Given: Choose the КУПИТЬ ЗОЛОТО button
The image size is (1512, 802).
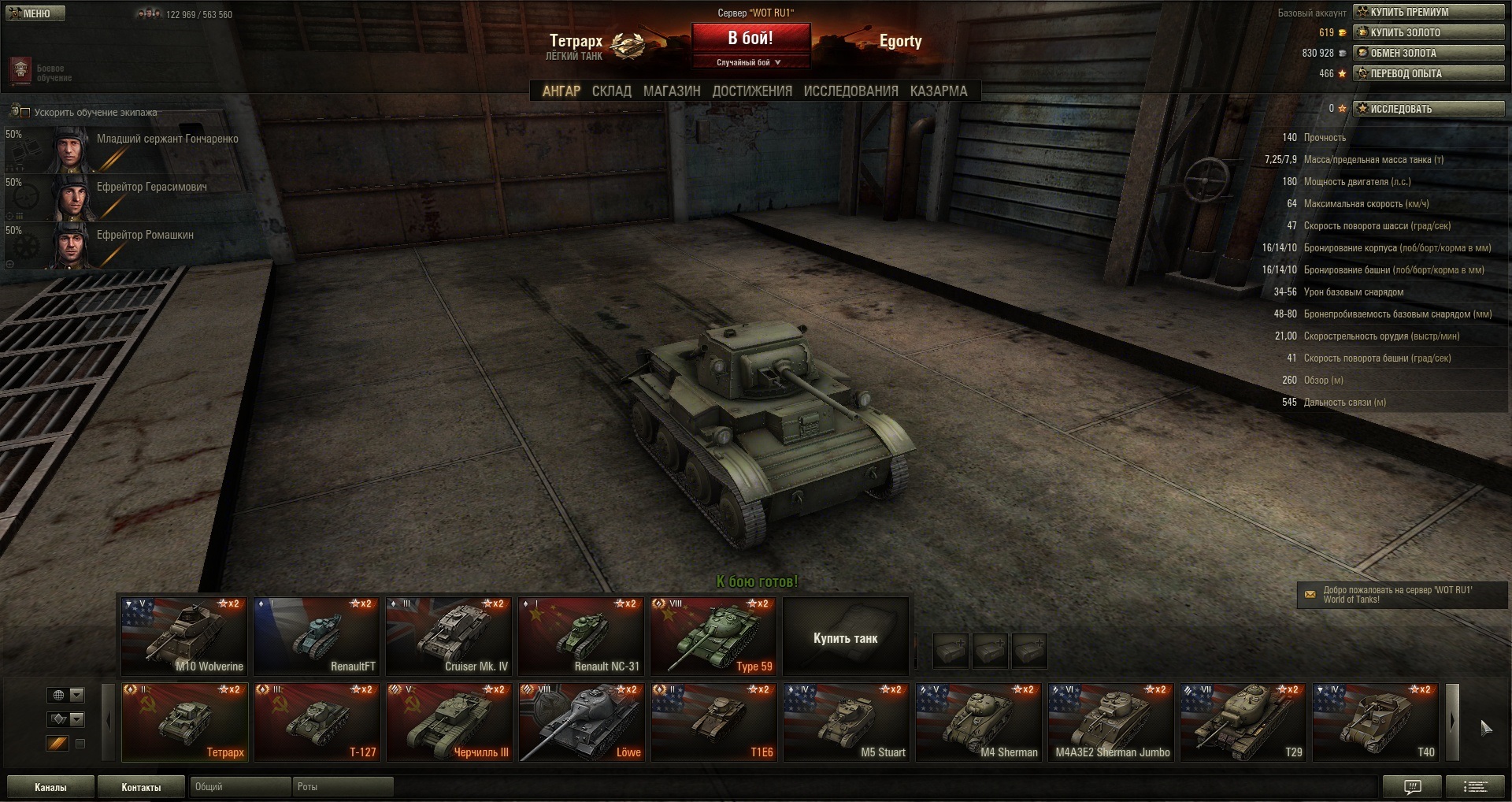Looking at the screenshot, I should pos(1429,32).
